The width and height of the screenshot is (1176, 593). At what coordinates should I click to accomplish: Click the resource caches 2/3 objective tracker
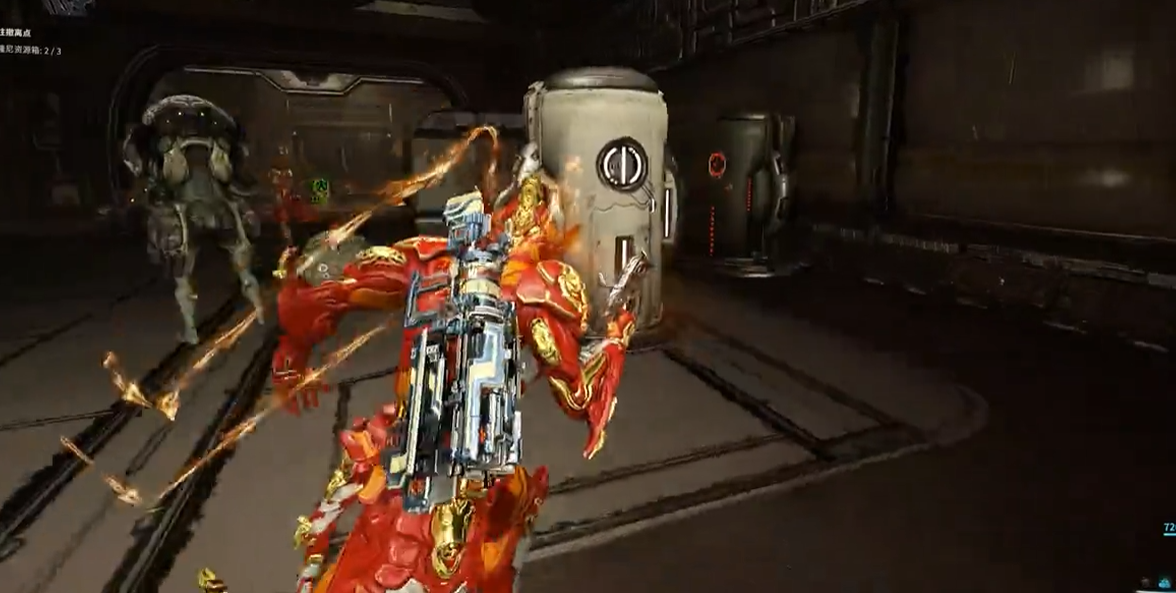coord(30,50)
